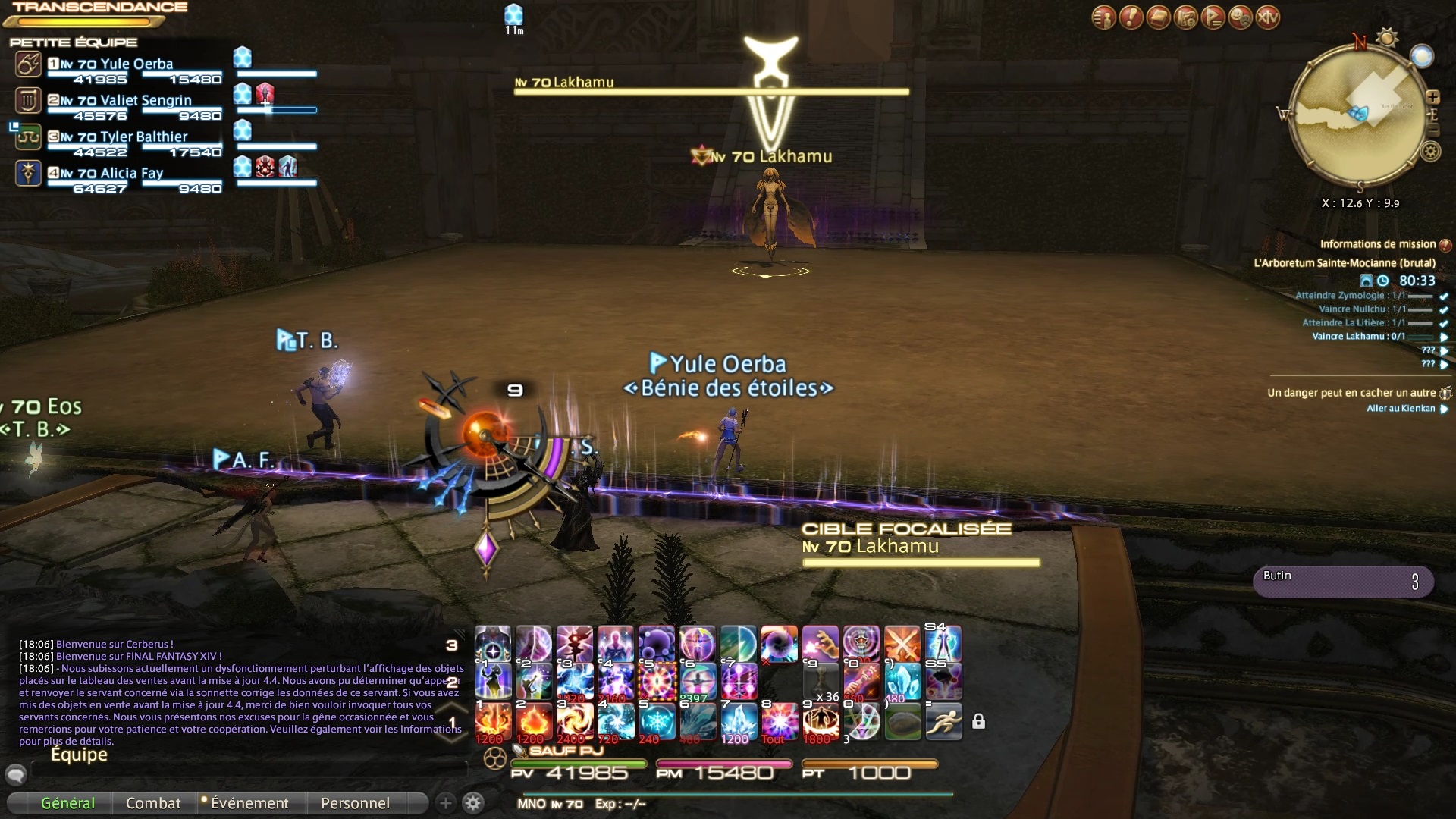Toggle the hotbar padlock

(x=979, y=721)
